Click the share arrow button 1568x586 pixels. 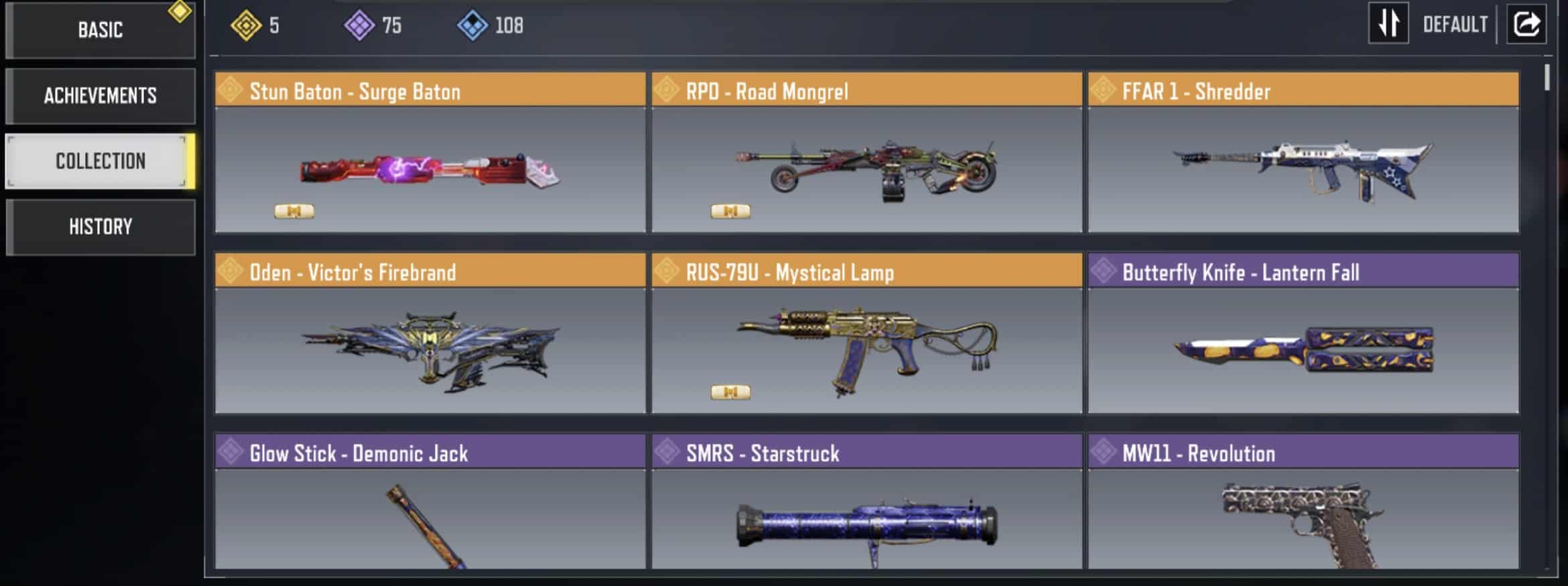coord(1526,24)
